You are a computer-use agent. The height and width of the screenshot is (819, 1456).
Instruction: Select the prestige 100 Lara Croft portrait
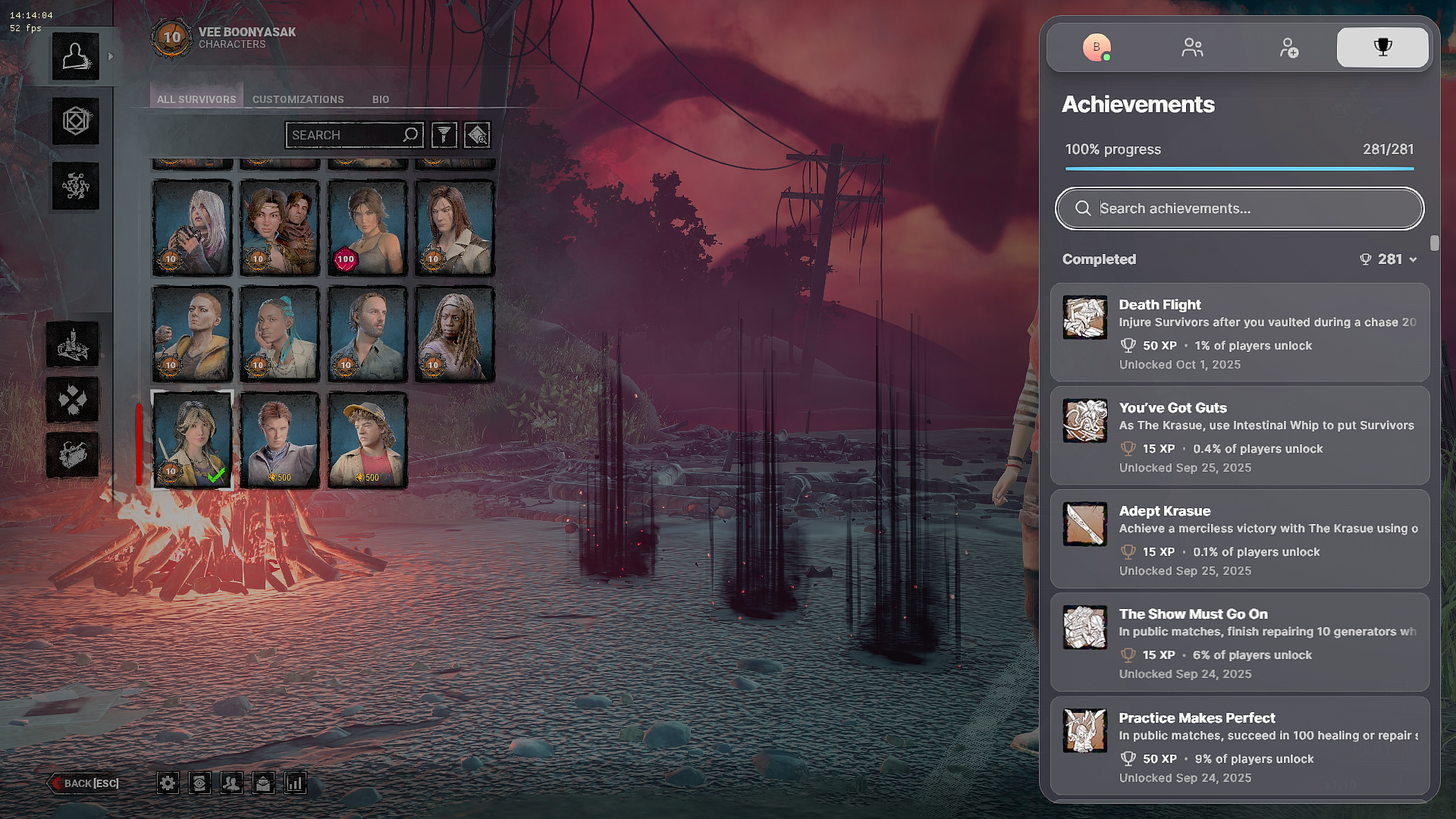click(x=368, y=227)
